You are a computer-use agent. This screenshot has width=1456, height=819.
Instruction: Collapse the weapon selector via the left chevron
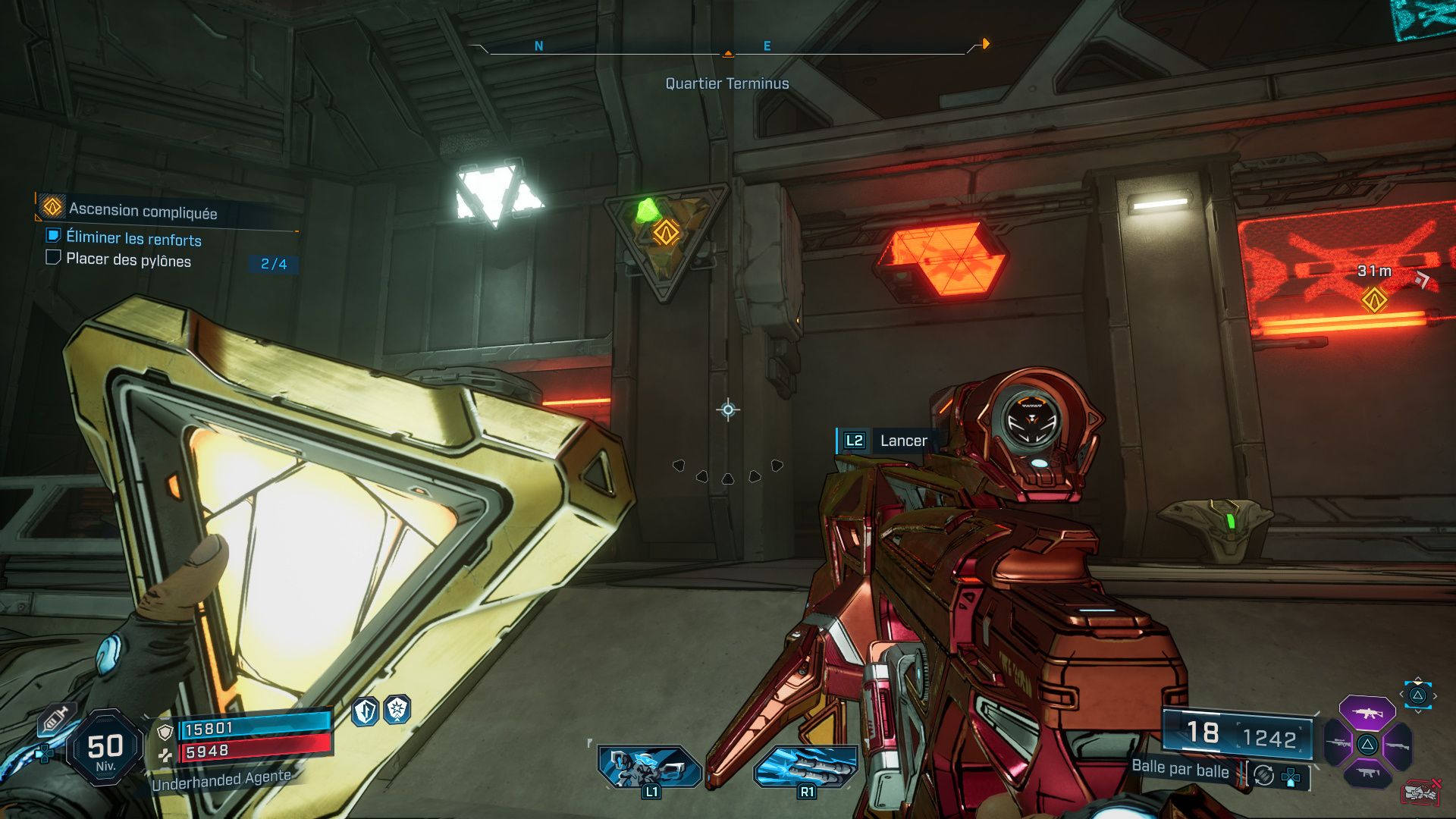click(x=1402, y=694)
